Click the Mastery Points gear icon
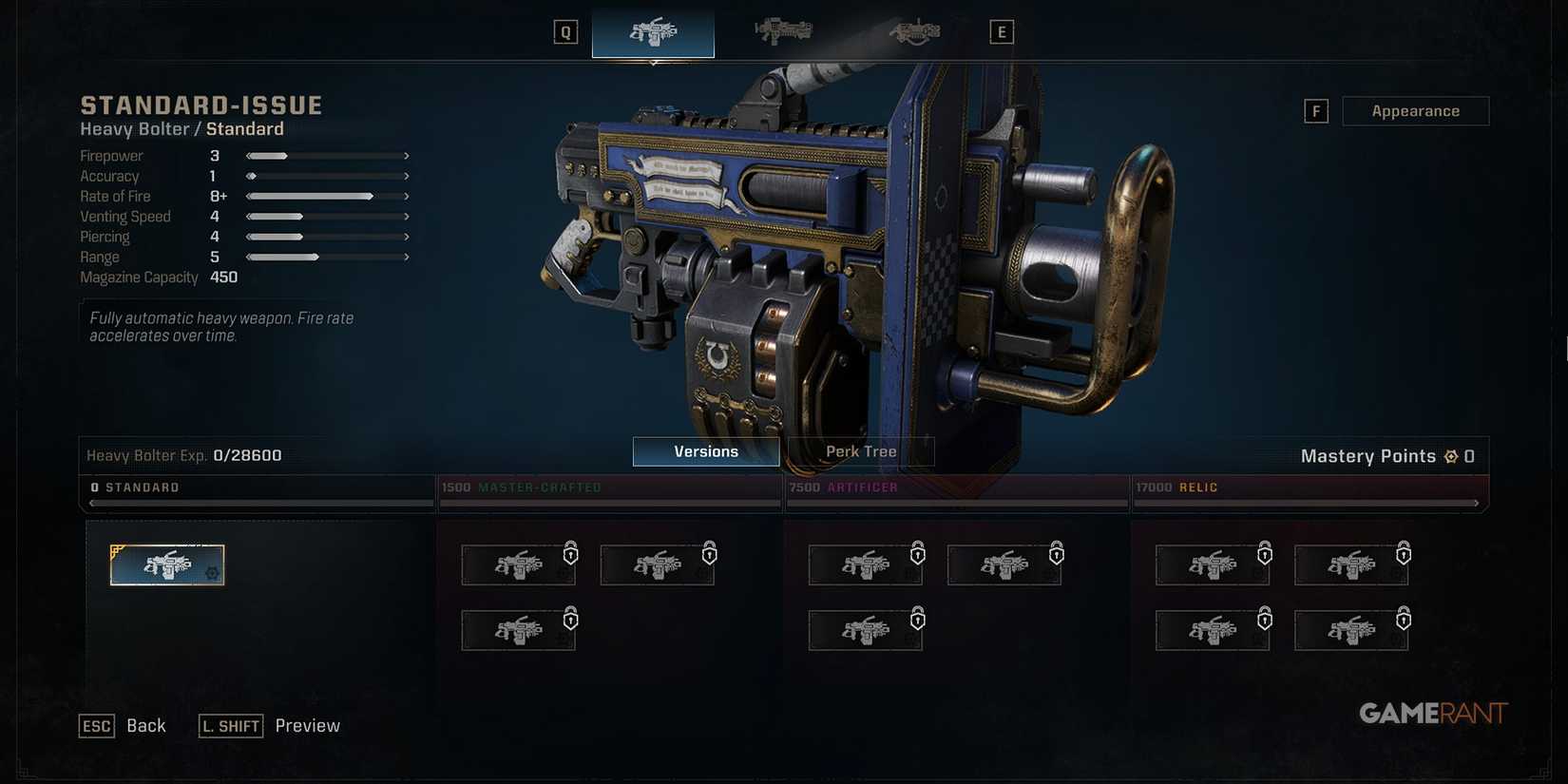Screen dimensions: 1568x784 click(x=1451, y=455)
